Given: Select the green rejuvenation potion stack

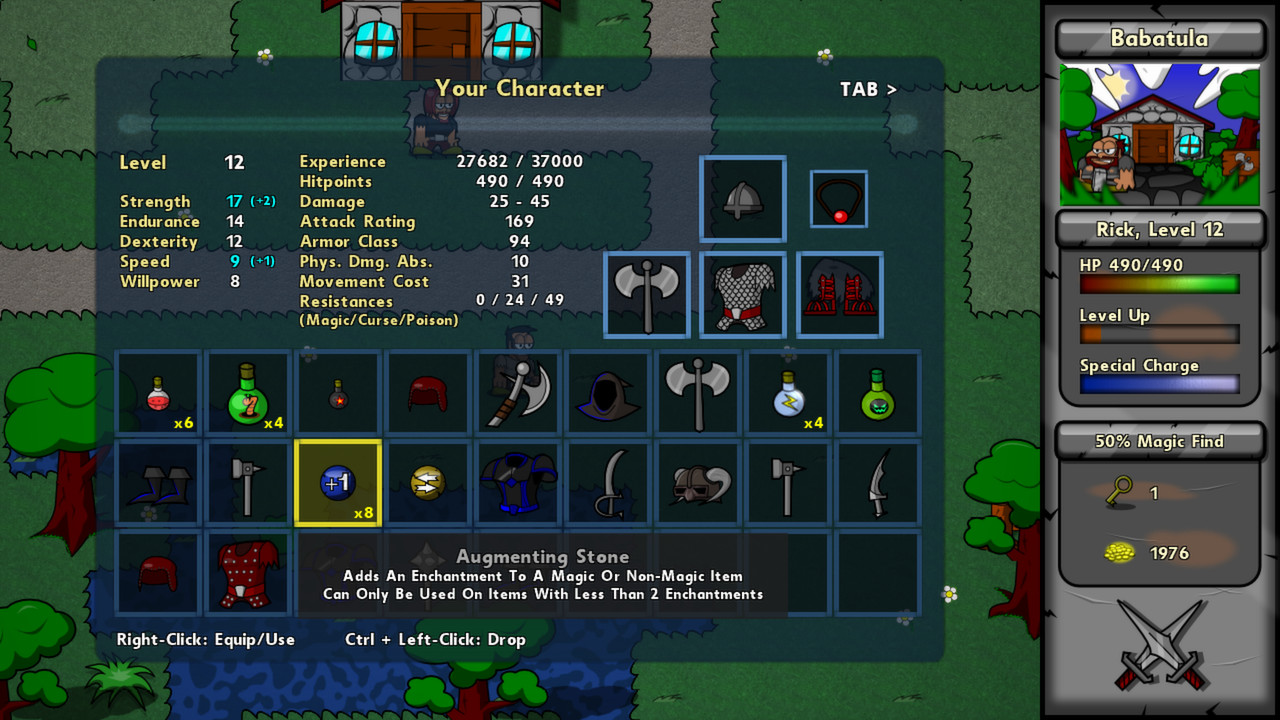Looking at the screenshot, I should (248, 392).
